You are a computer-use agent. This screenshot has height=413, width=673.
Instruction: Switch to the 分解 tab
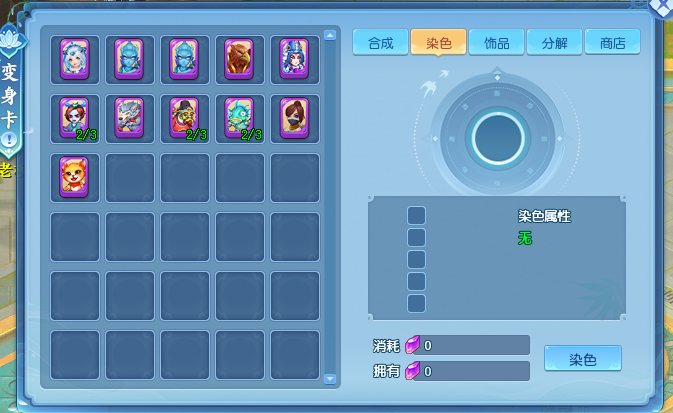(554, 43)
